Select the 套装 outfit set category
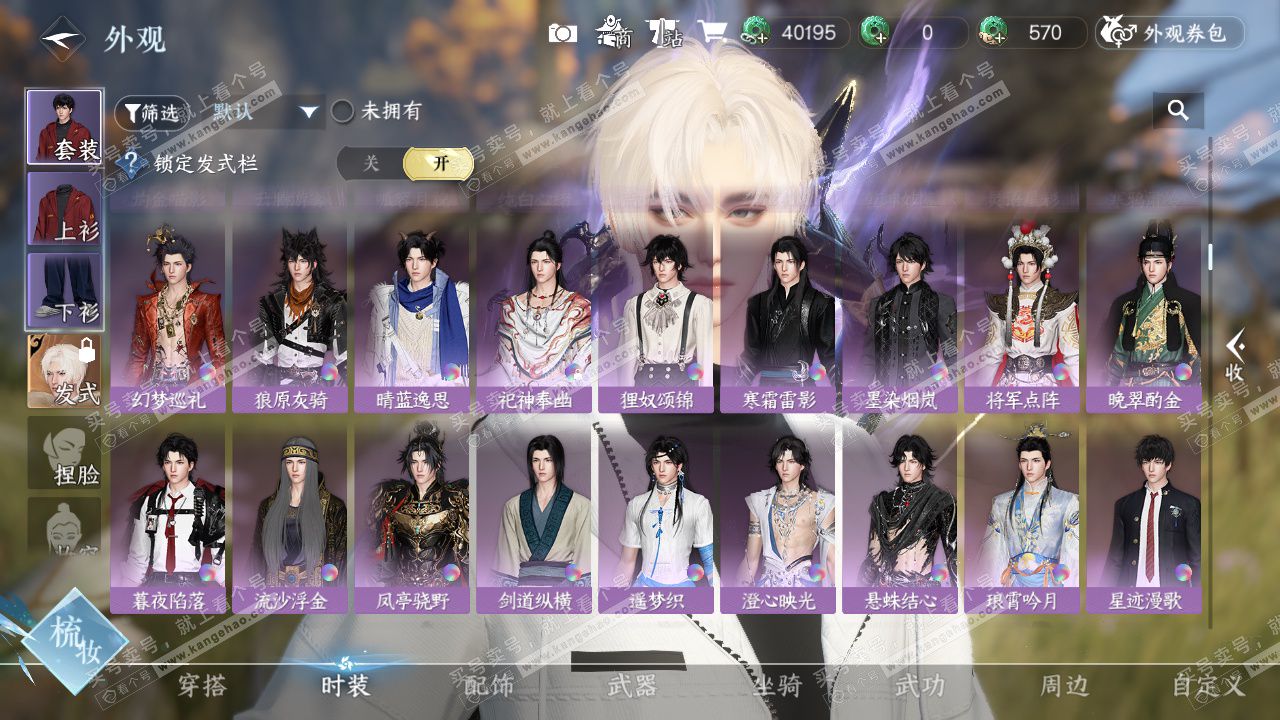The image size is (1280, 720). [x=64, y=126]
